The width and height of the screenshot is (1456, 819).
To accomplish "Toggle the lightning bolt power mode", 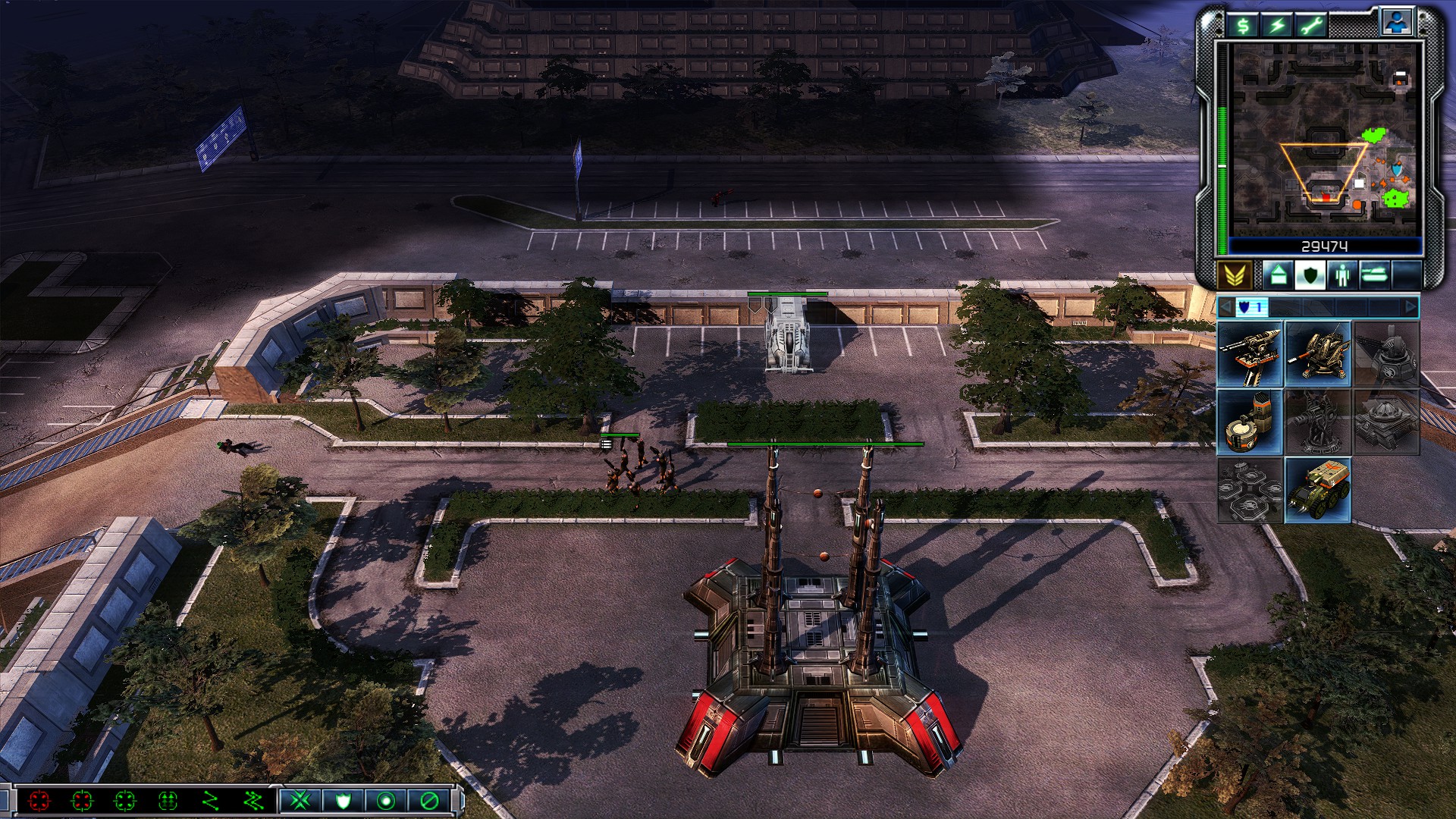I will [1278, 27].
